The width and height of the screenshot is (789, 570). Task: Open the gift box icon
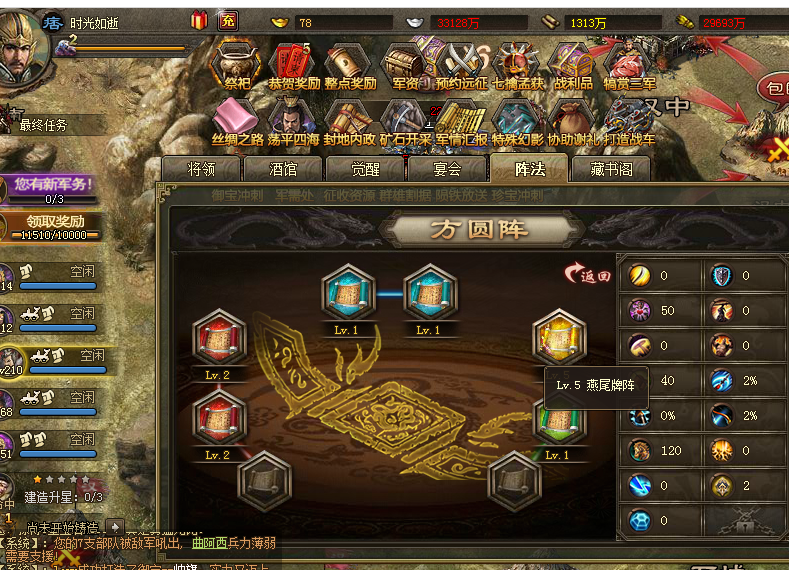pos(200,20)
